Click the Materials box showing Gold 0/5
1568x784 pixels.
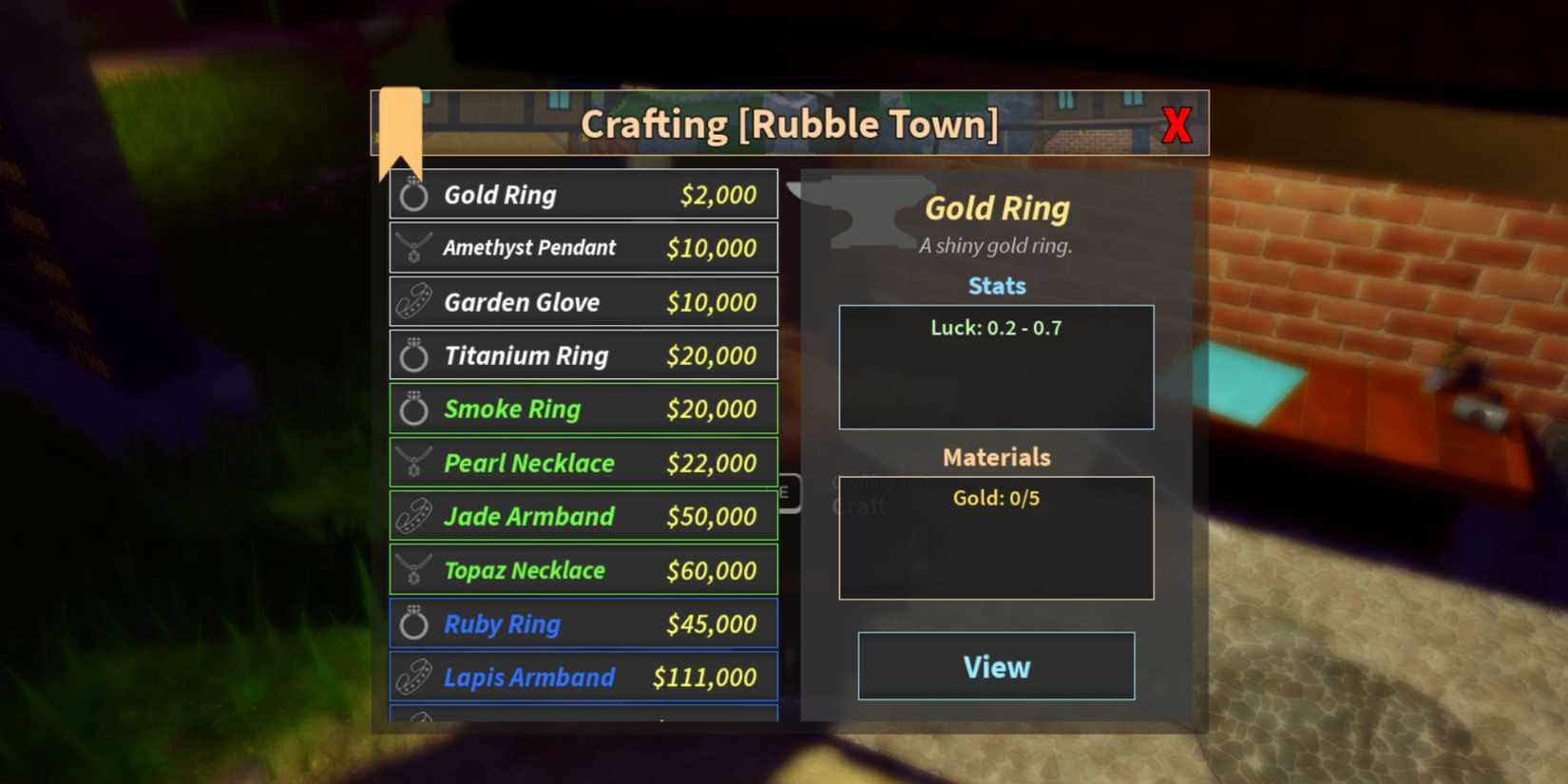point(995,537)
